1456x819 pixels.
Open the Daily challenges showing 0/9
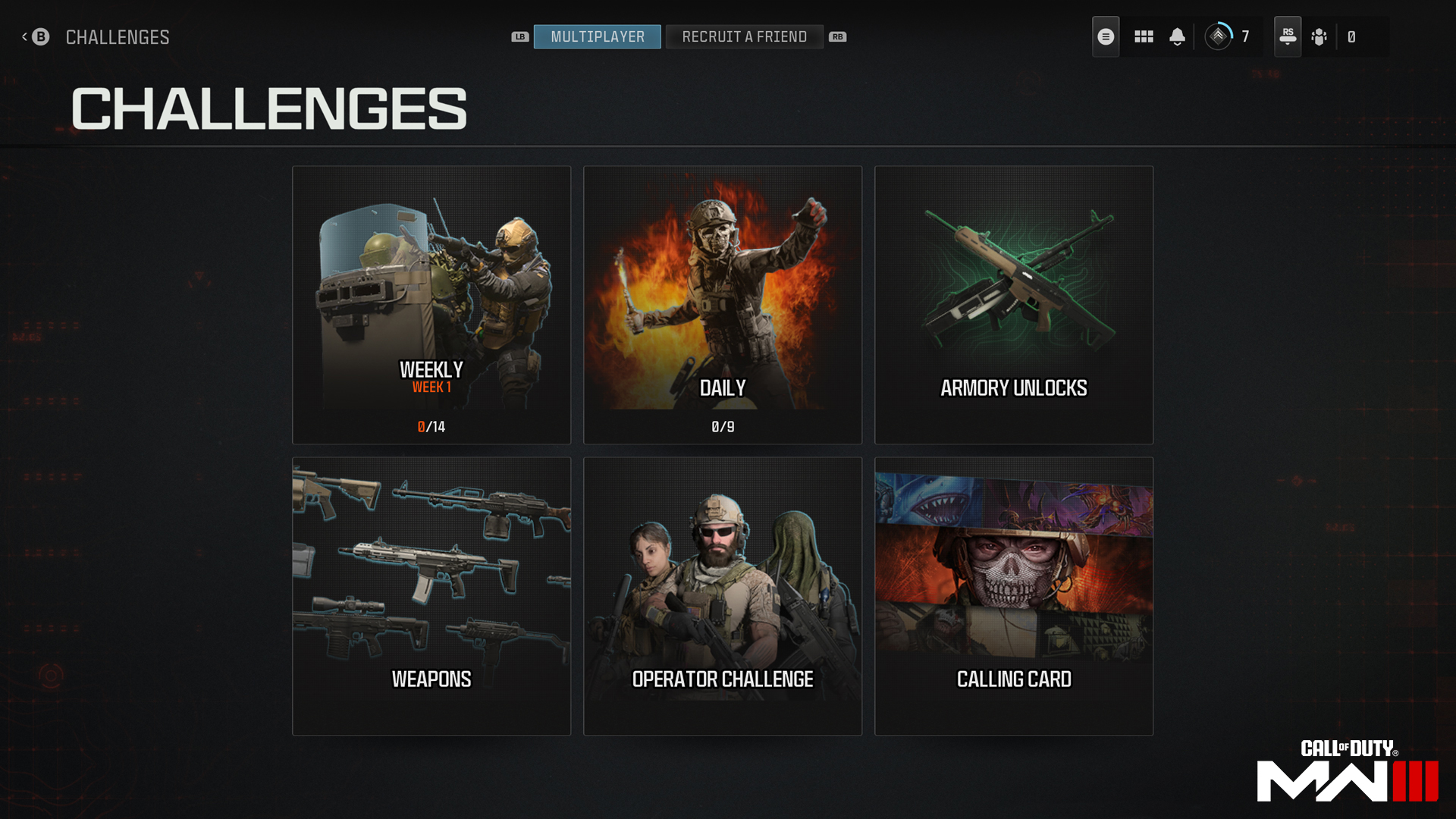coord(722,304)
